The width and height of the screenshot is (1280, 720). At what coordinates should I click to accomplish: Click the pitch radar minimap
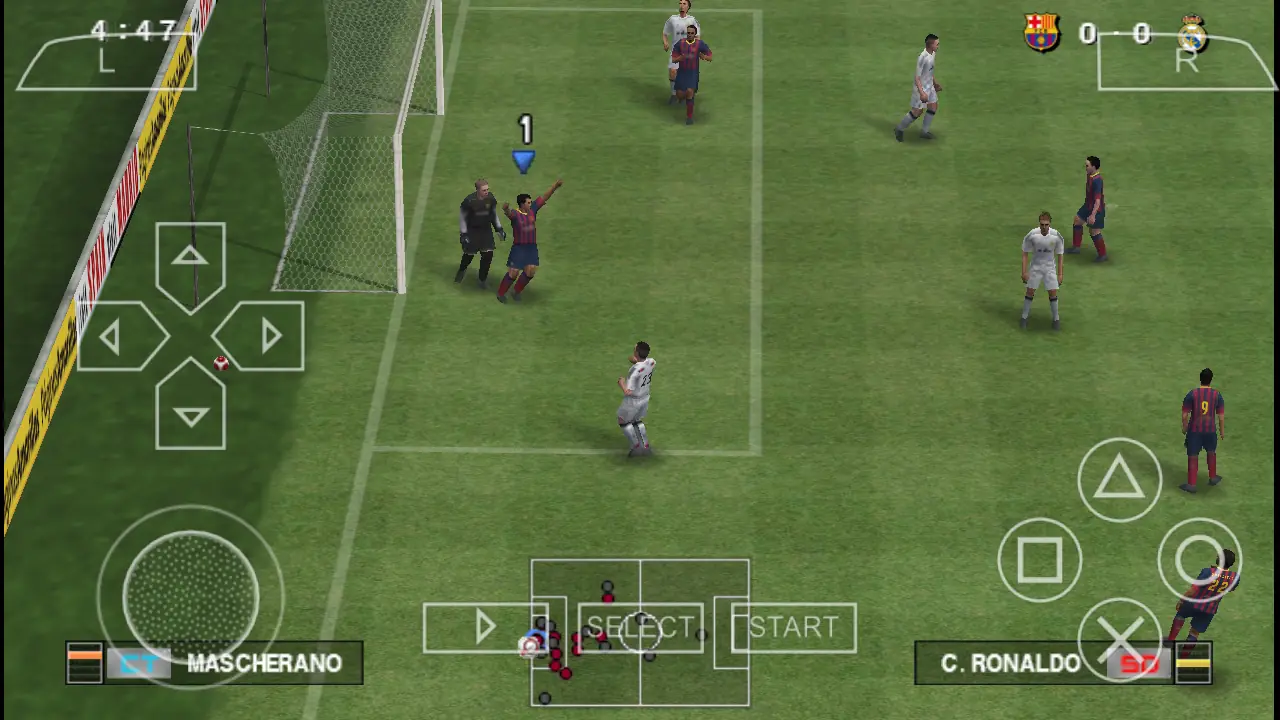click(x=640, y=680)
